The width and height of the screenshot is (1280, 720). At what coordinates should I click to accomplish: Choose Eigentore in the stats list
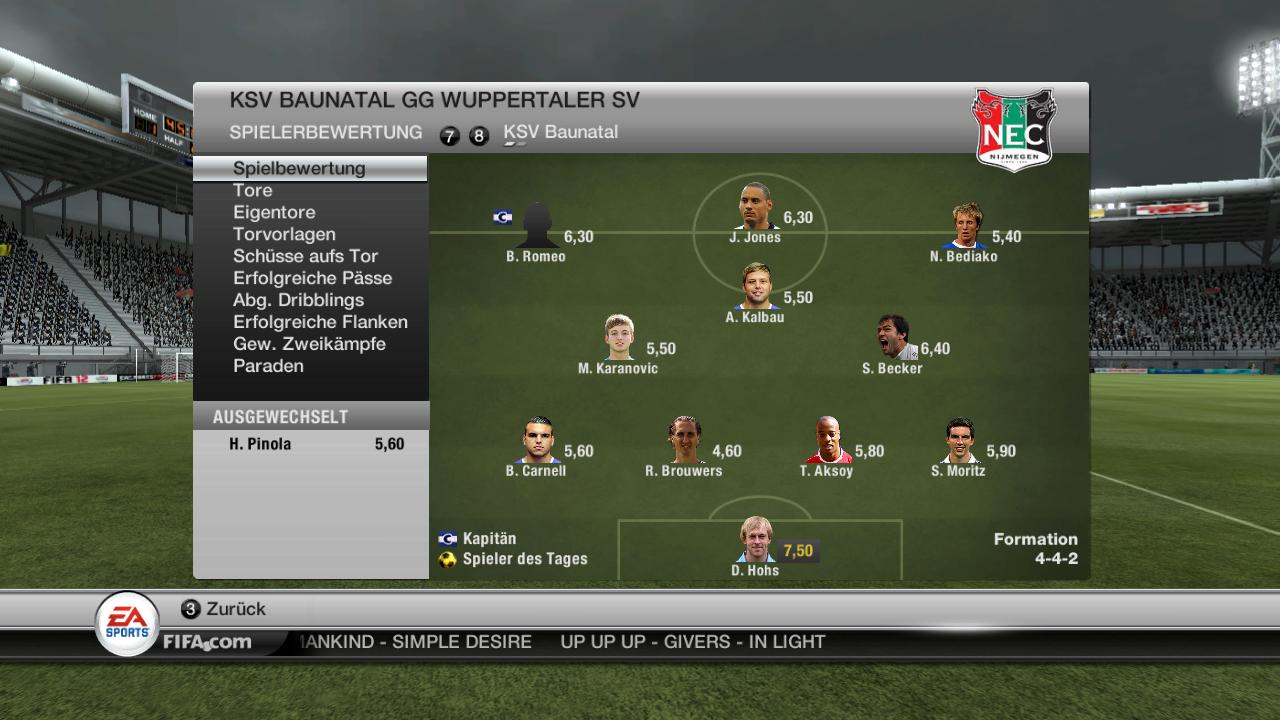pos(274,212)
